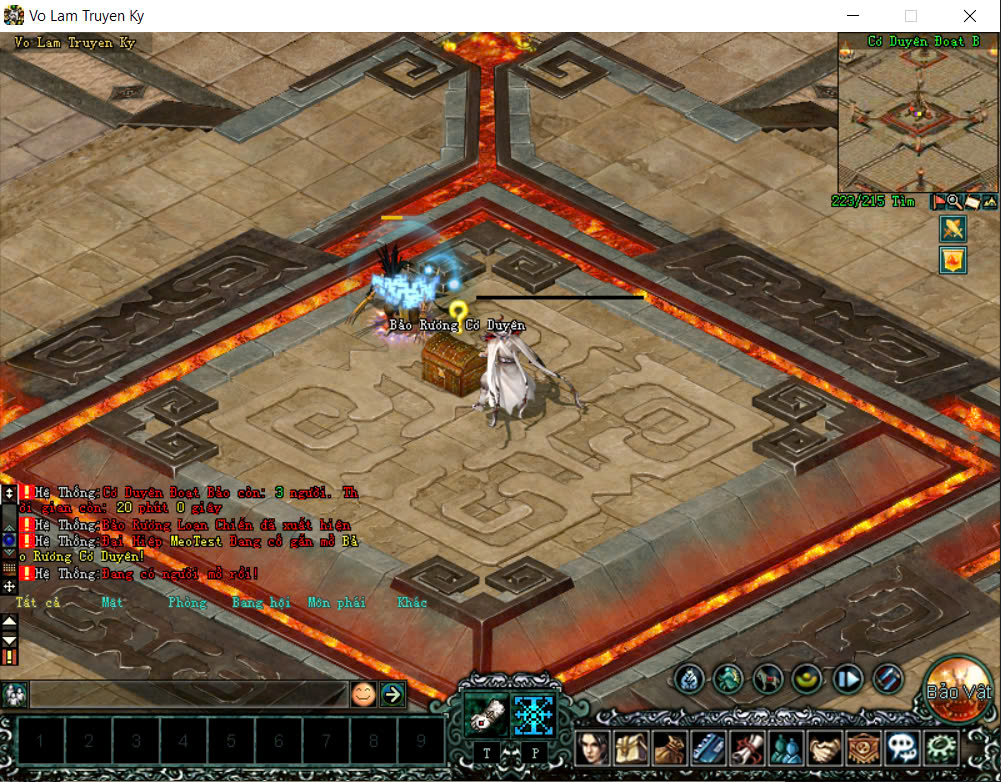Switch to the Môn phái chat channel
1001x782 pixels.
click(x=336, y=602)
